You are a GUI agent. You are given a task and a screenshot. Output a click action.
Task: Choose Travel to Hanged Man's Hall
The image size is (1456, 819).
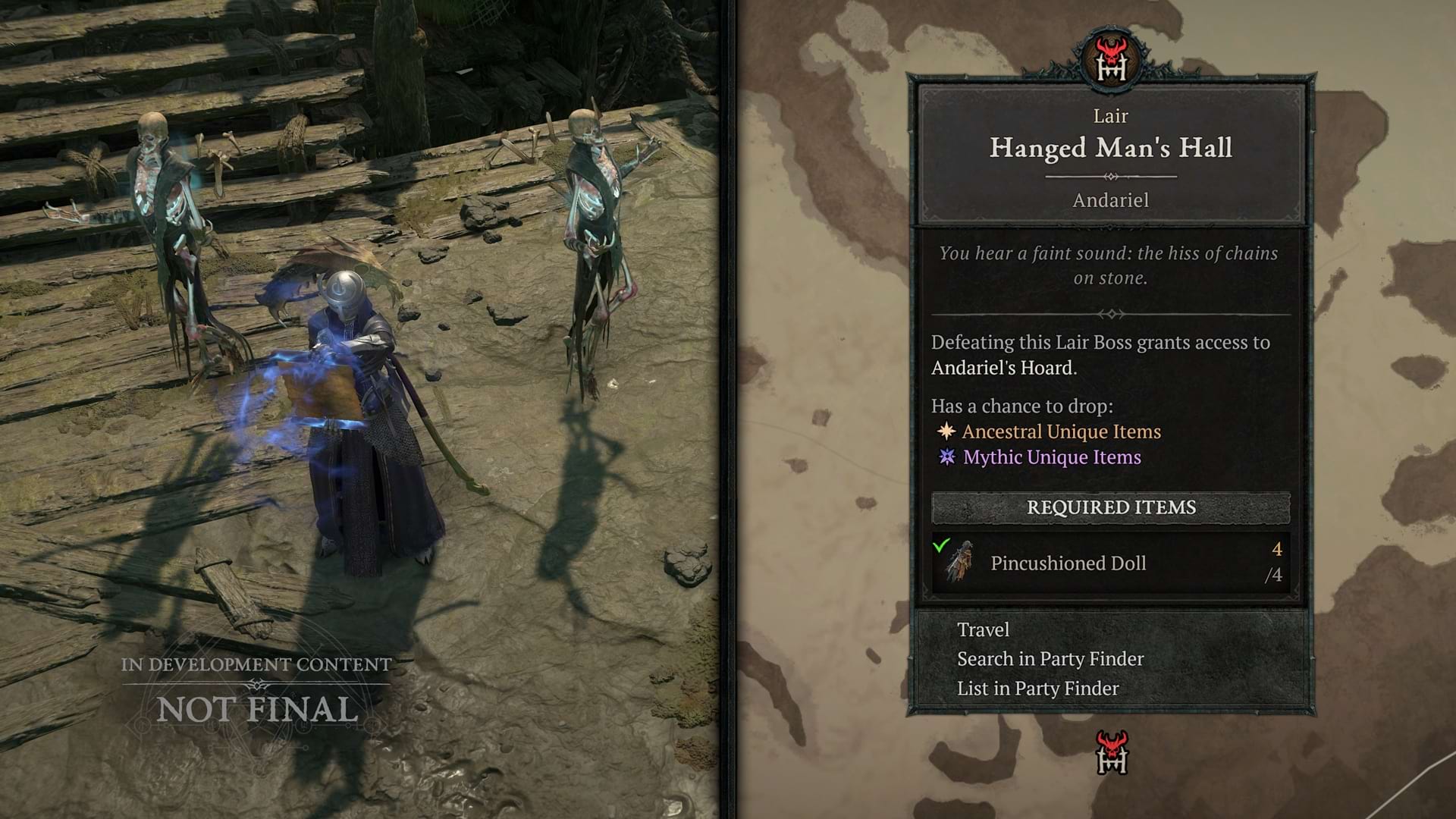pos(983,630)
